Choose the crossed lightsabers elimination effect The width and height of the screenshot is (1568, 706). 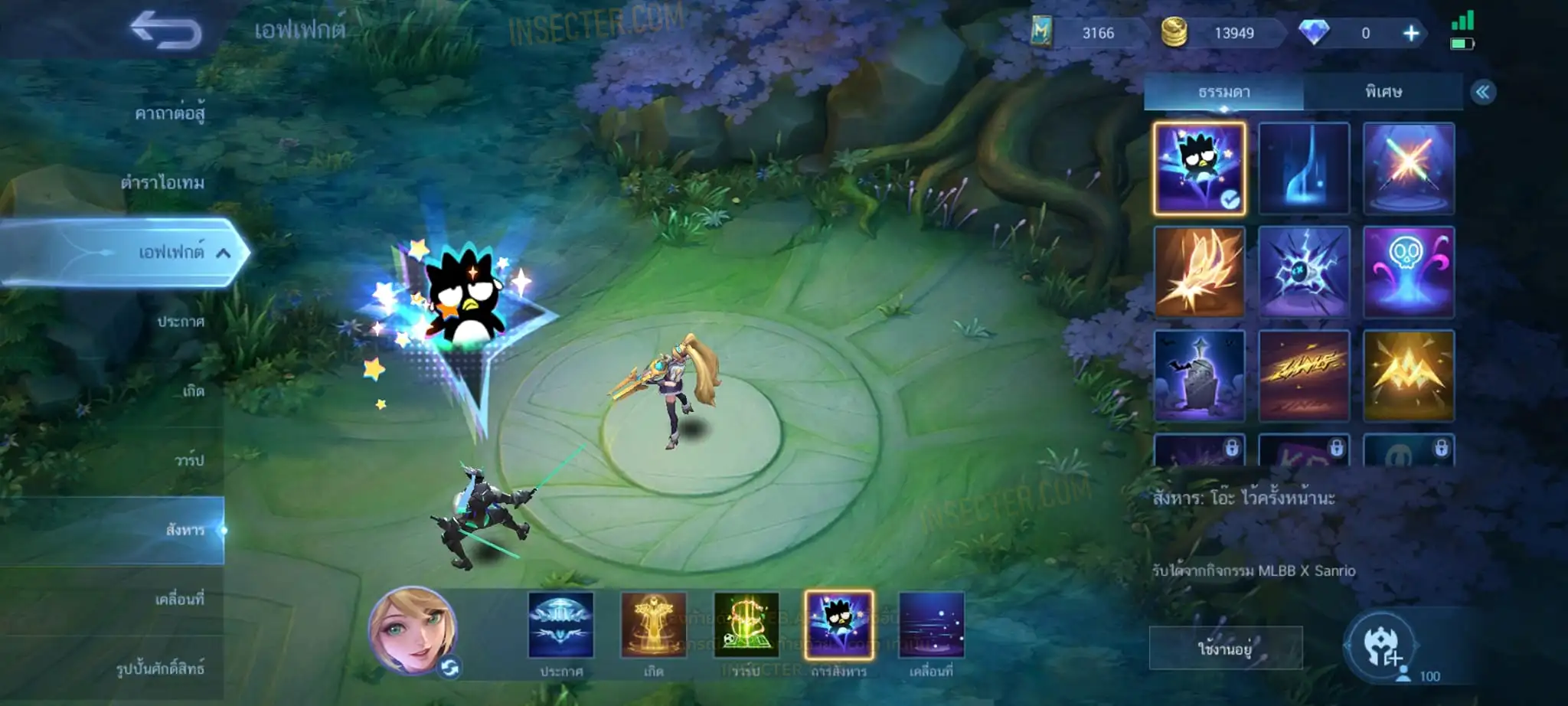coord(1409,168)
